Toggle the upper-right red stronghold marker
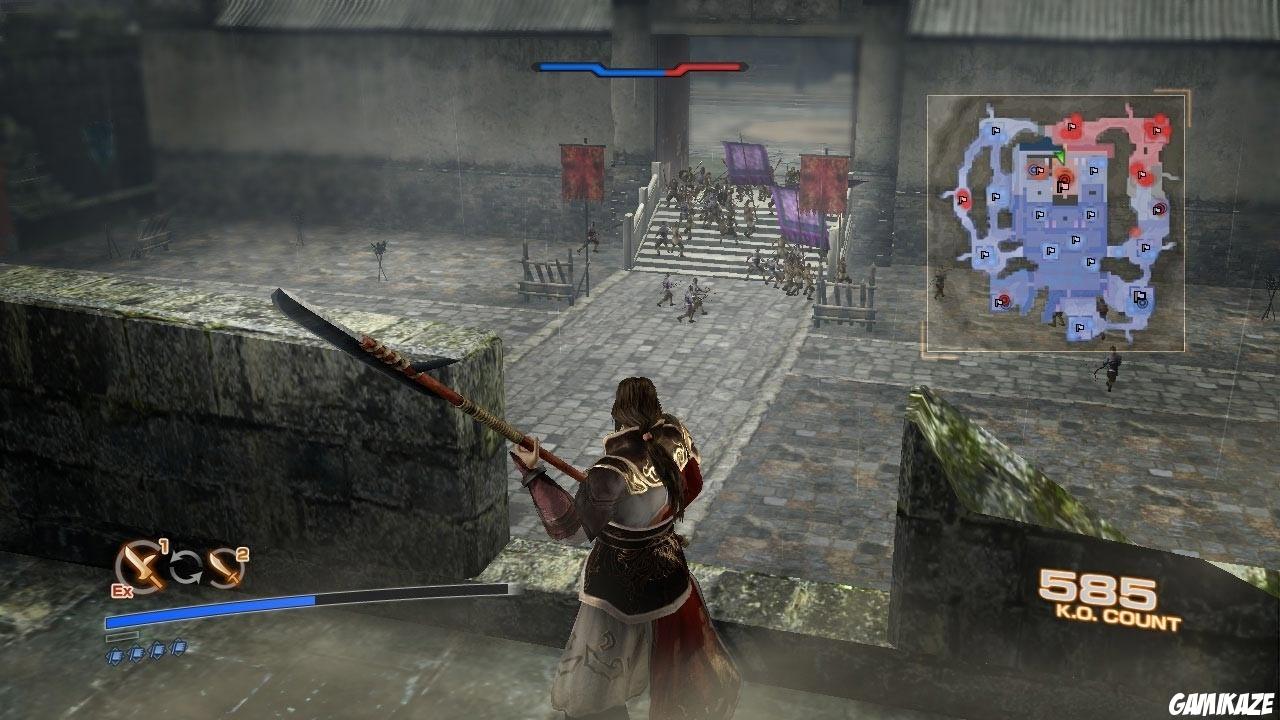Screen dimensions: 1280x720 click(1155, 131)
